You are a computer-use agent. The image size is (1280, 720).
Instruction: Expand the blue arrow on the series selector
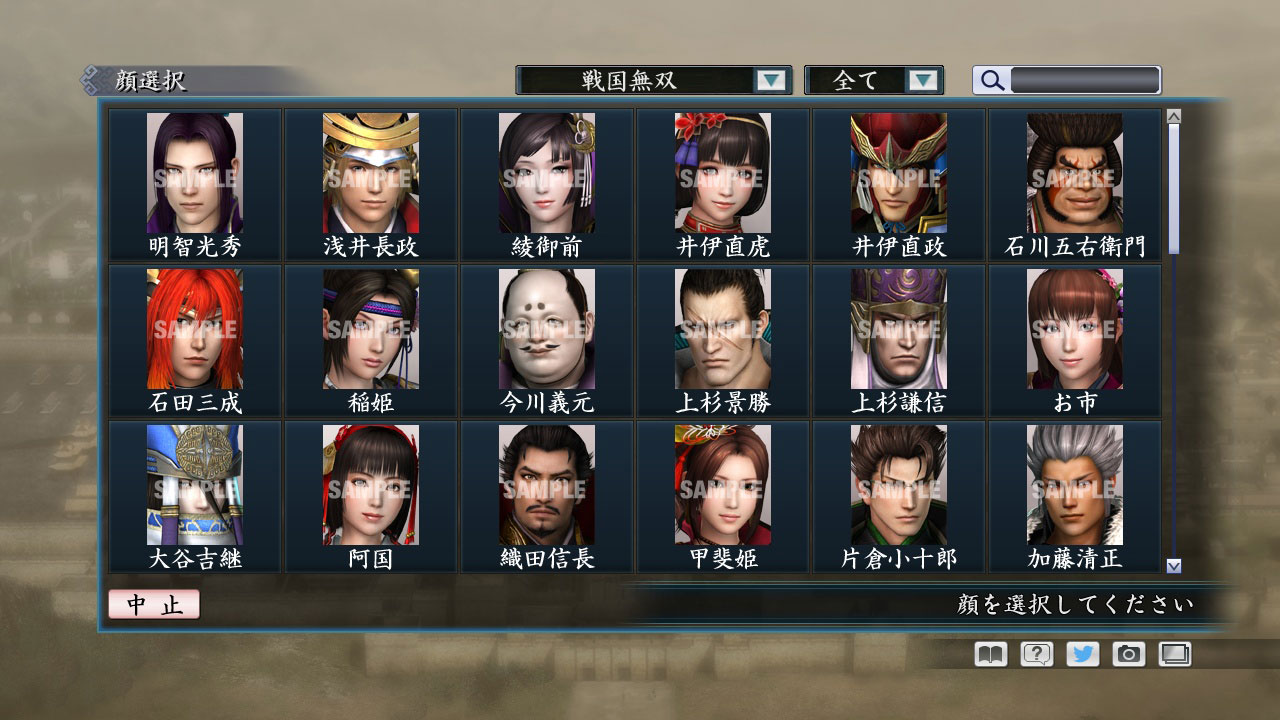(770, 80)
